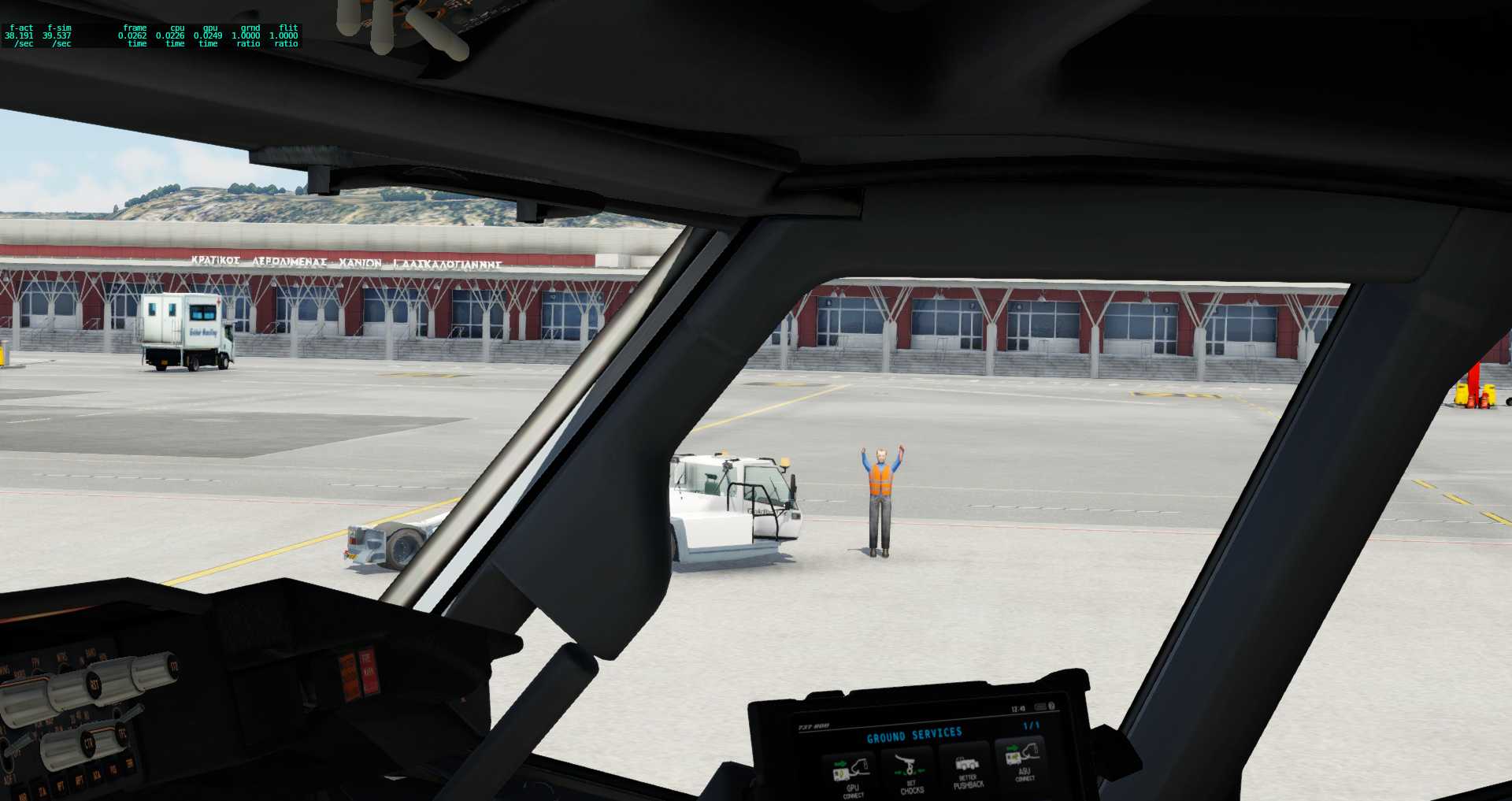Image resolution: width=1512 pixels, height=801 pixels.
Task: Click the 1/1 page indicator on the tablet
Action: (x=1031, y=725)
